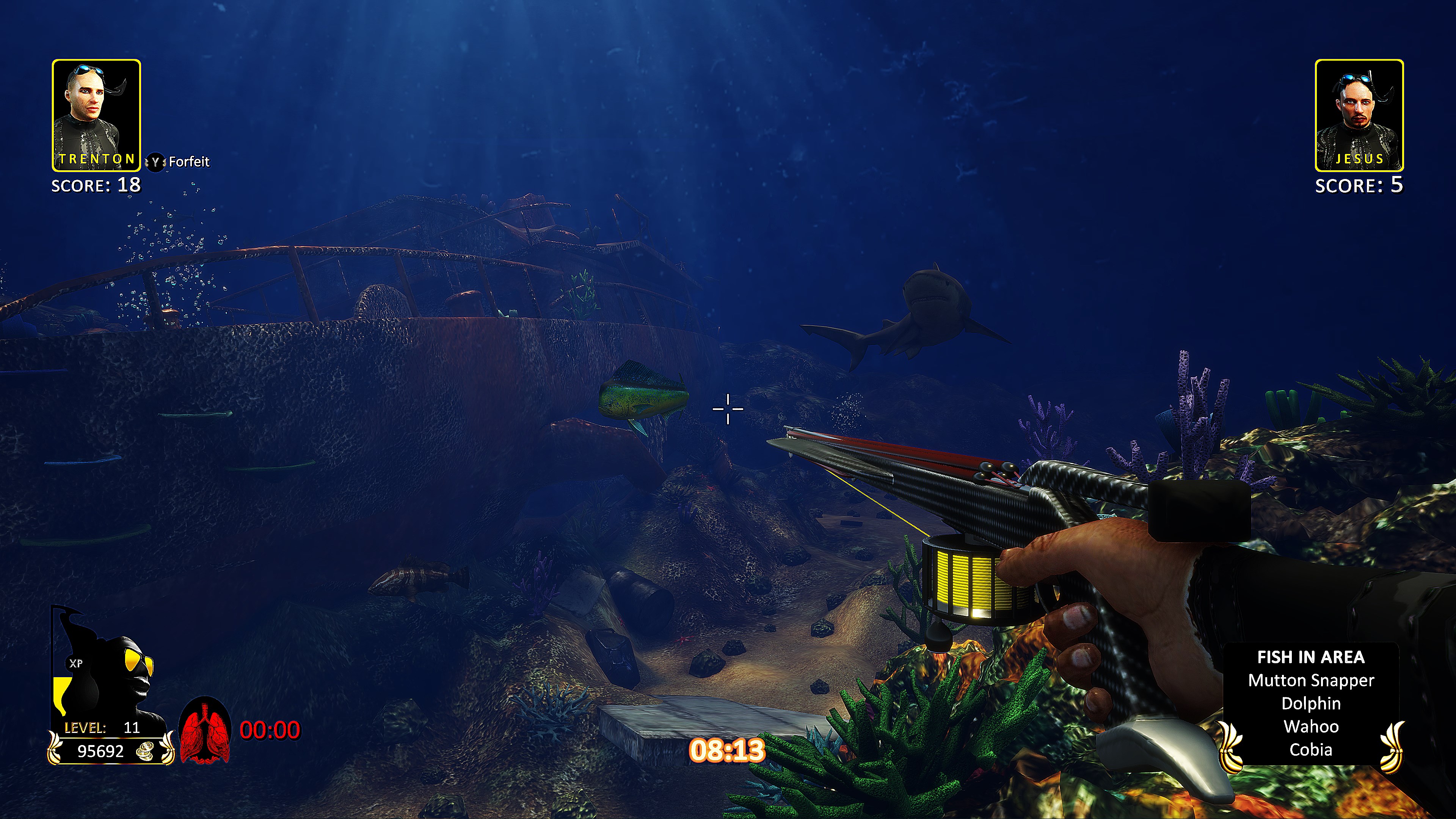Click the Forfeit prompt to quit the match
Screen dimensions: 1456x819
pos(181,162)
